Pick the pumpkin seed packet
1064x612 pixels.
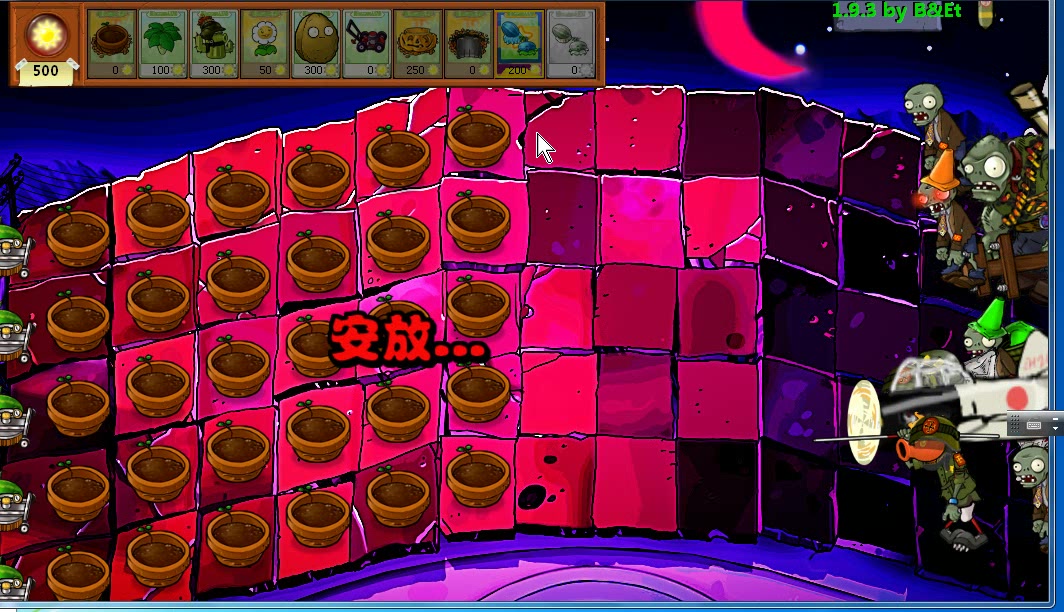point(418,43)
